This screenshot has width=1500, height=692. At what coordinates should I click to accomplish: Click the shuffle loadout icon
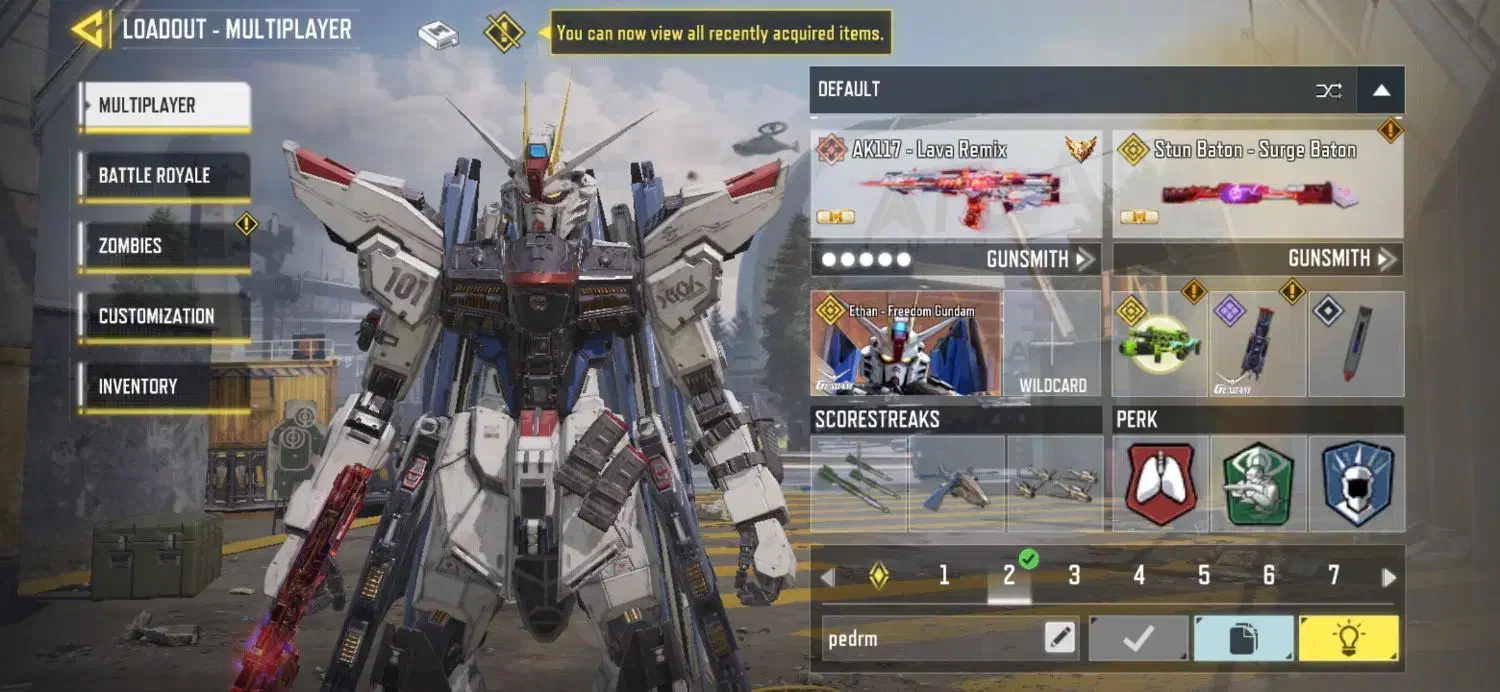coord(1329,90)
